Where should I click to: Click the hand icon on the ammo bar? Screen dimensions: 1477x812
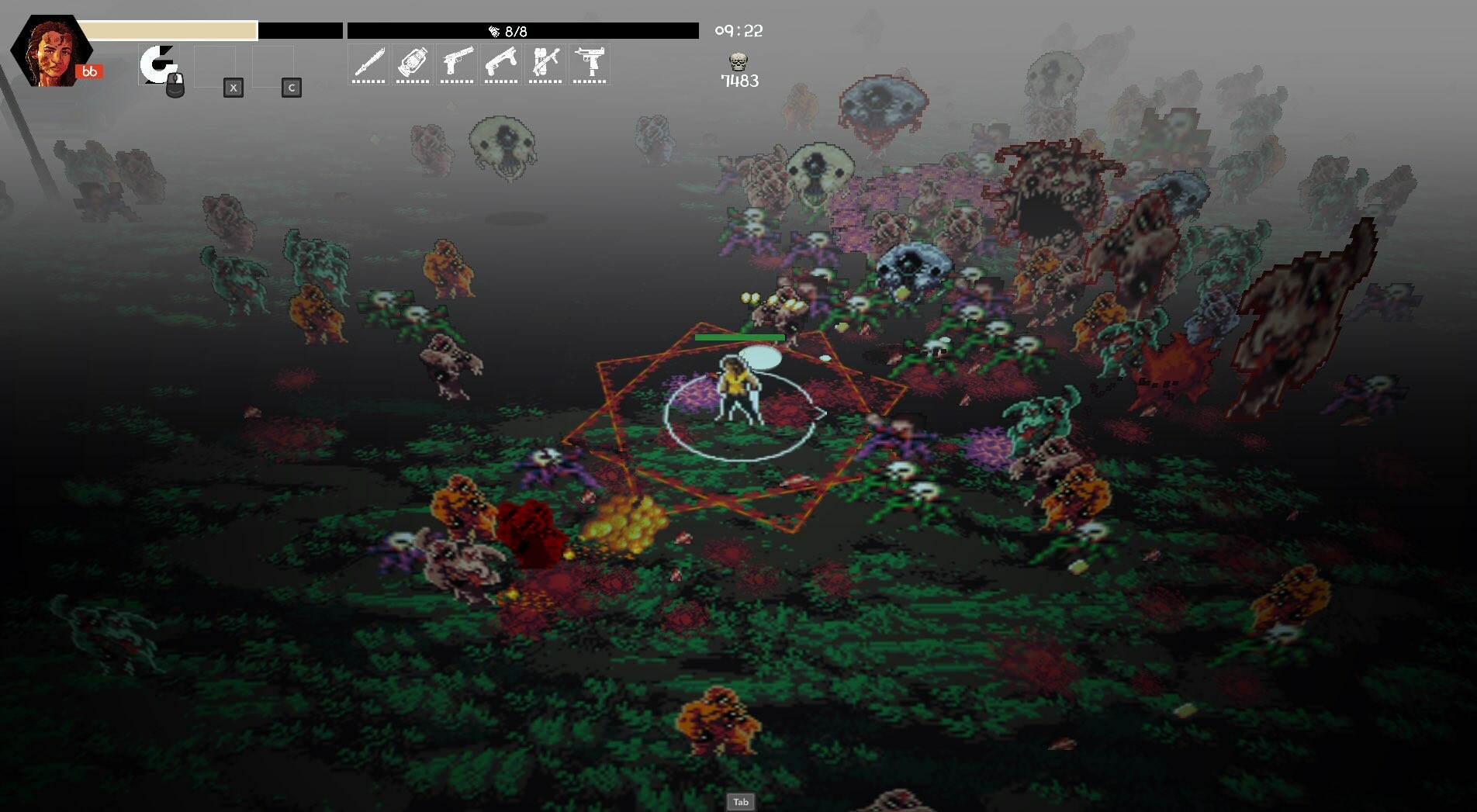click(494, 31)
